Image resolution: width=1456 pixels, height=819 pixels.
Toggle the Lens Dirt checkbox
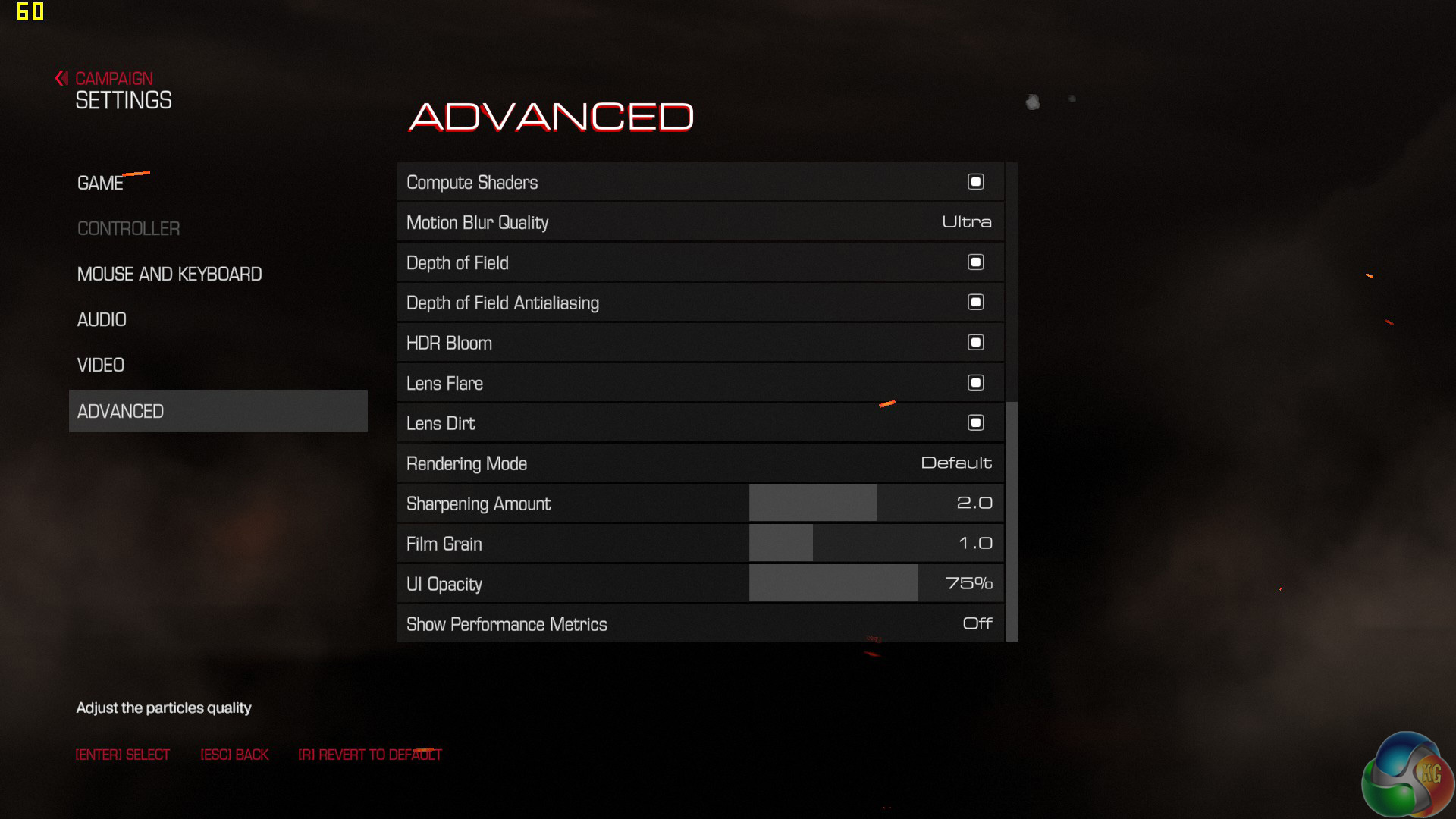(x=975, y=423)
